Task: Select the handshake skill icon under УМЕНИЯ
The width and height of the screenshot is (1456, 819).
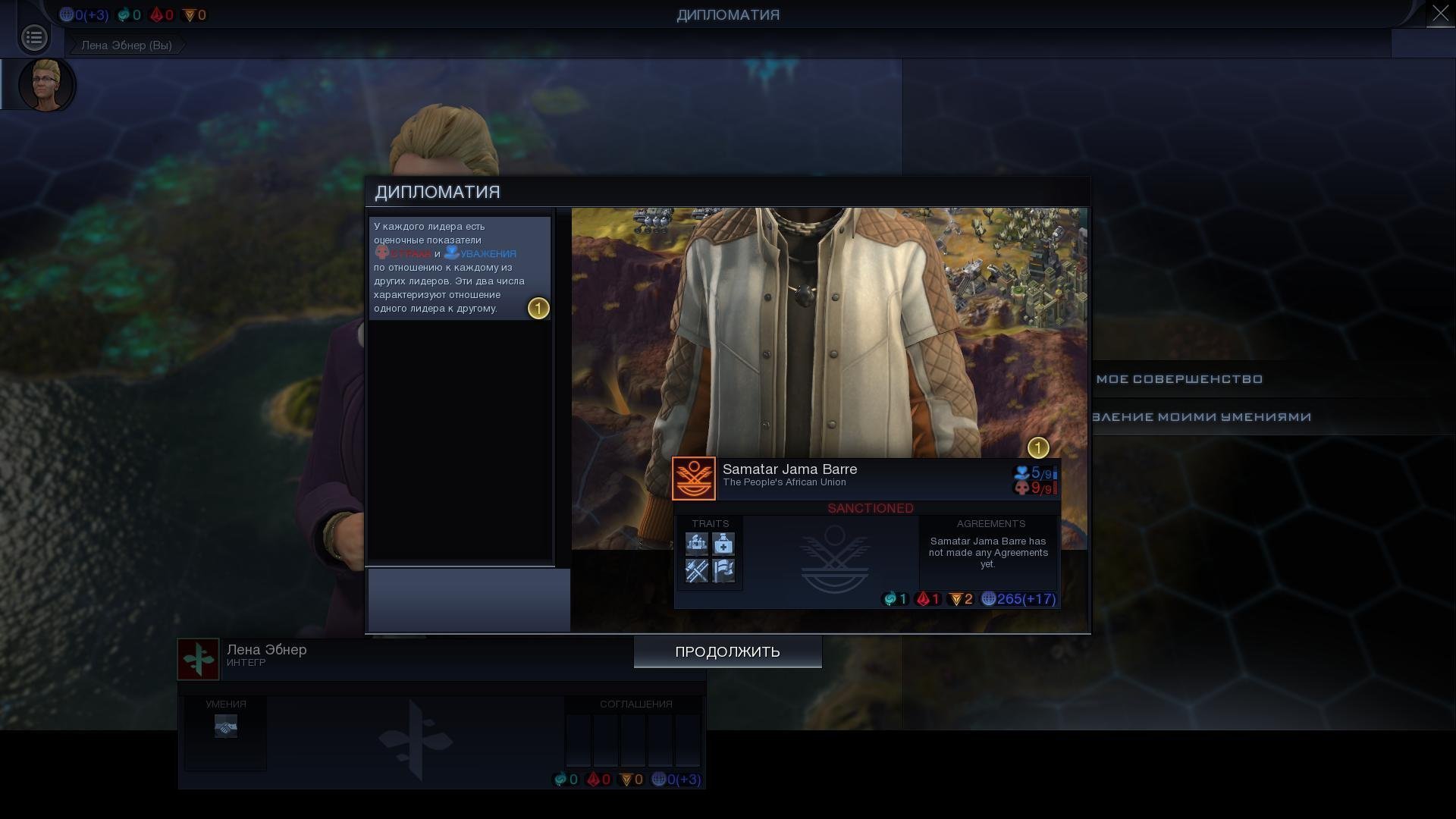Action: pyautogui.click(x=226, y=726)
